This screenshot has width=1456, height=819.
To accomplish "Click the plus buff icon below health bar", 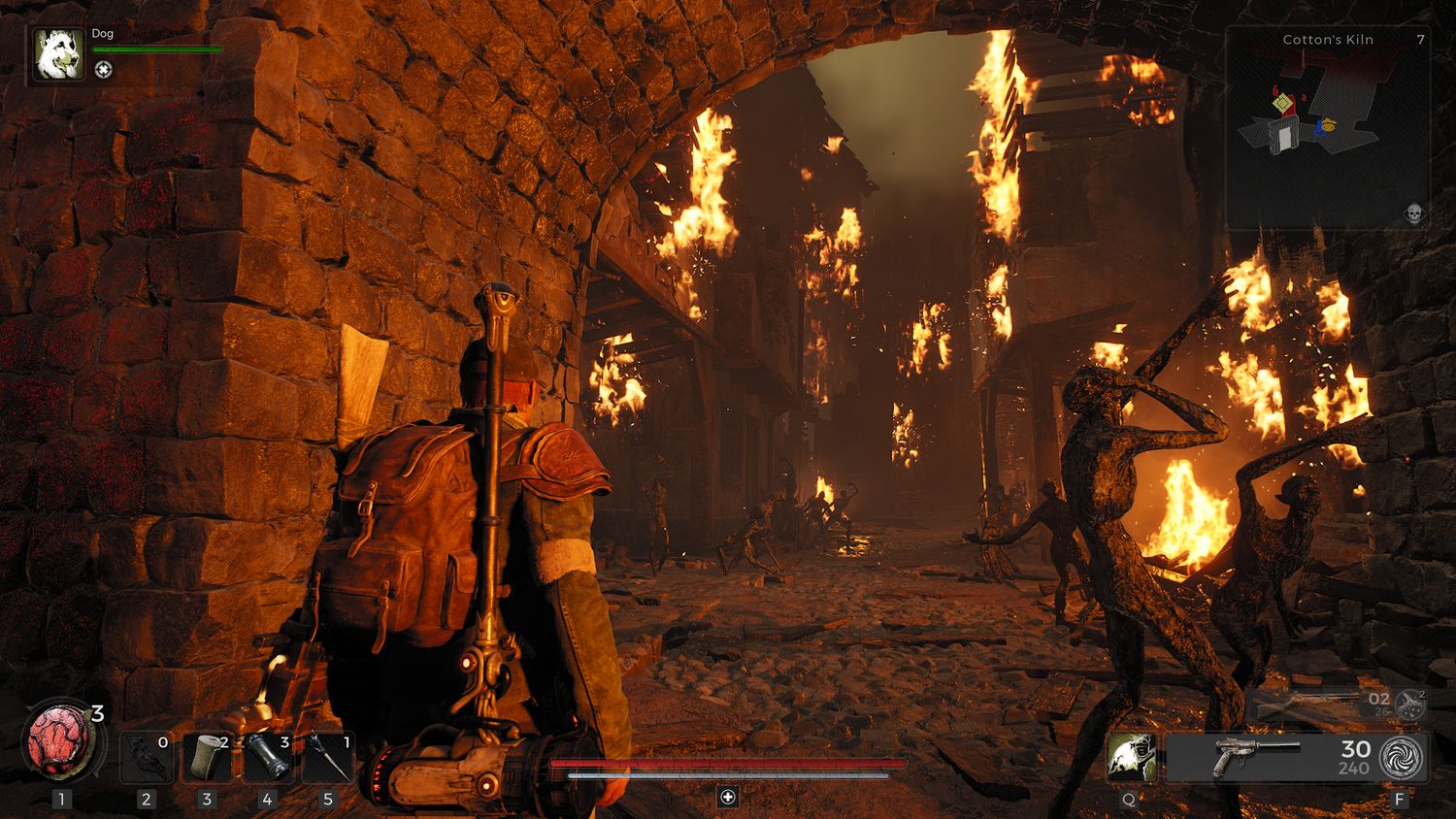I will [728, 797].
